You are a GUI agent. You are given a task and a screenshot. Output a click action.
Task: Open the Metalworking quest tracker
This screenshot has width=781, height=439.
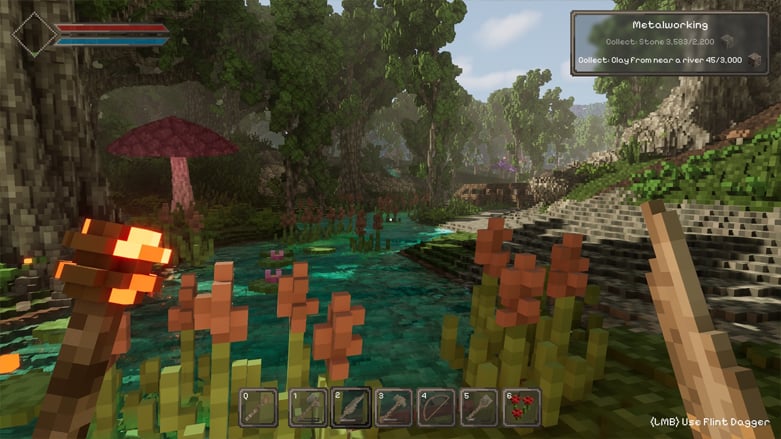click(x=670, y=24)
